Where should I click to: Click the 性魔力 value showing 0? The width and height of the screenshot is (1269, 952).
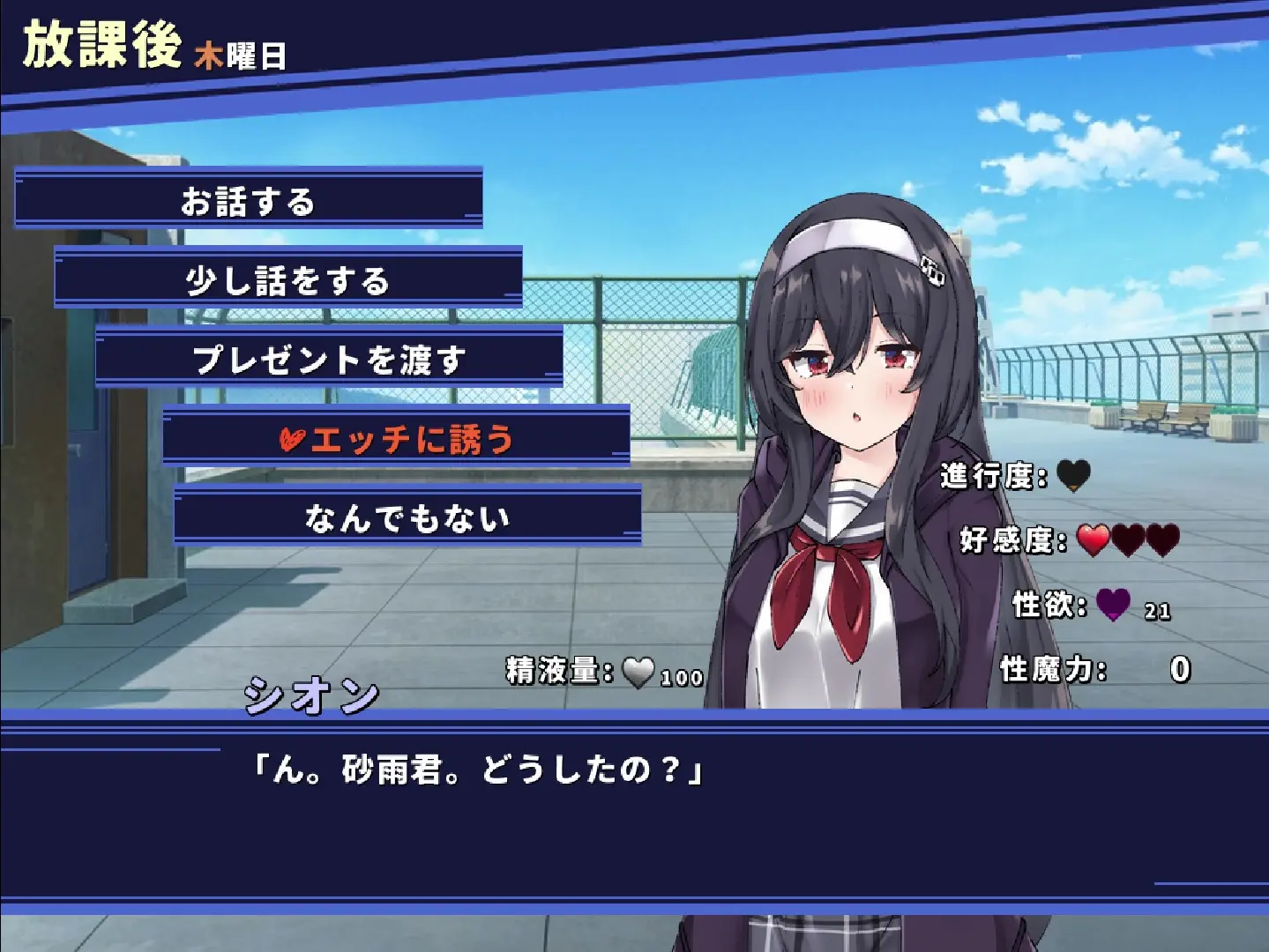point(1182,670)
